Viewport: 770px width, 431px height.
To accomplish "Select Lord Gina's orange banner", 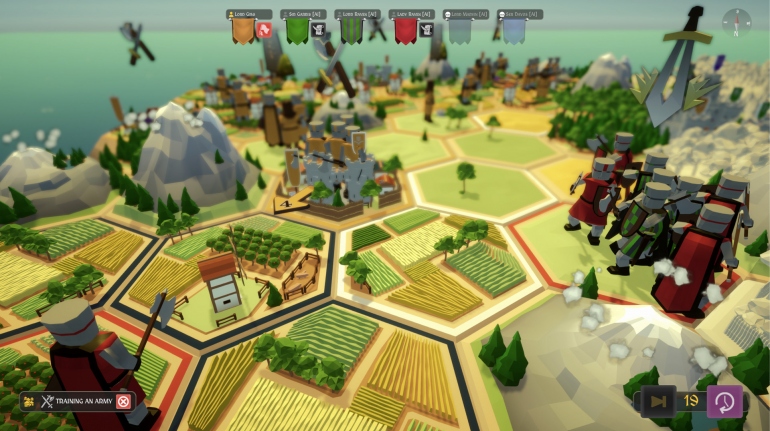I will [x=243, y=31].
